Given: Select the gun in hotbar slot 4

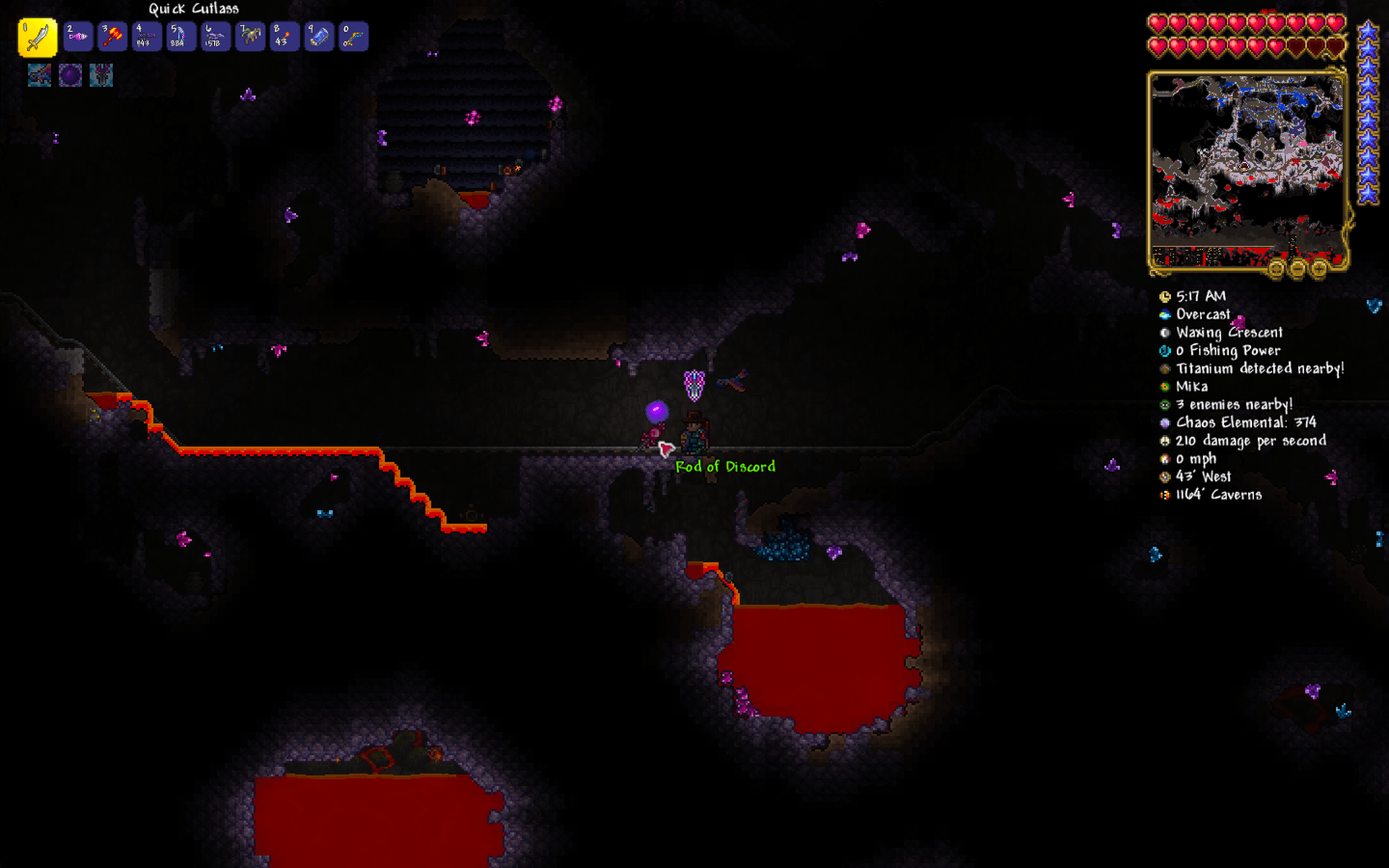Looking at the screenshot, I should (x=147, y=36).
